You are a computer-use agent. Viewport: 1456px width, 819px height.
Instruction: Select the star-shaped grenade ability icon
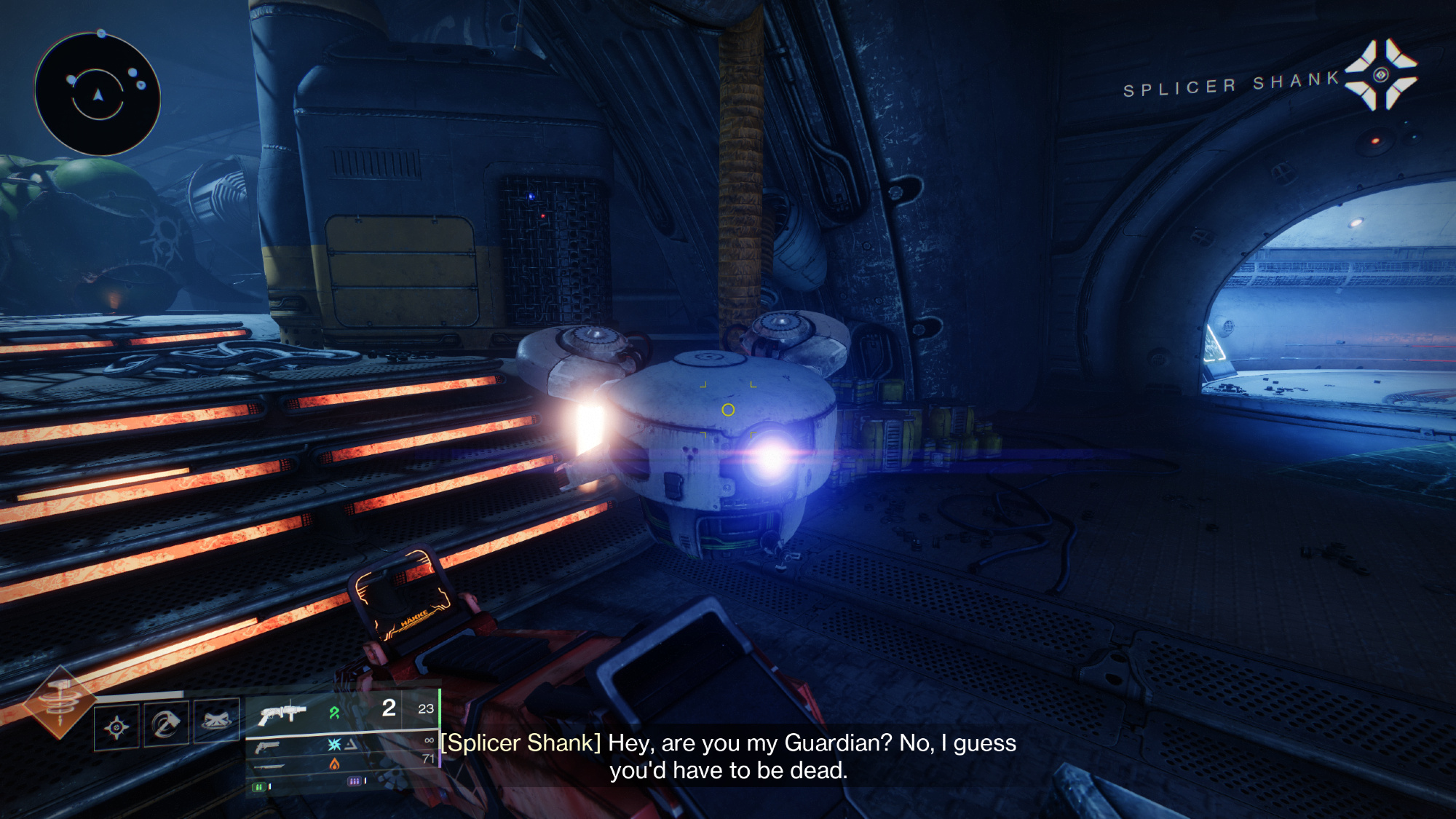116,726
